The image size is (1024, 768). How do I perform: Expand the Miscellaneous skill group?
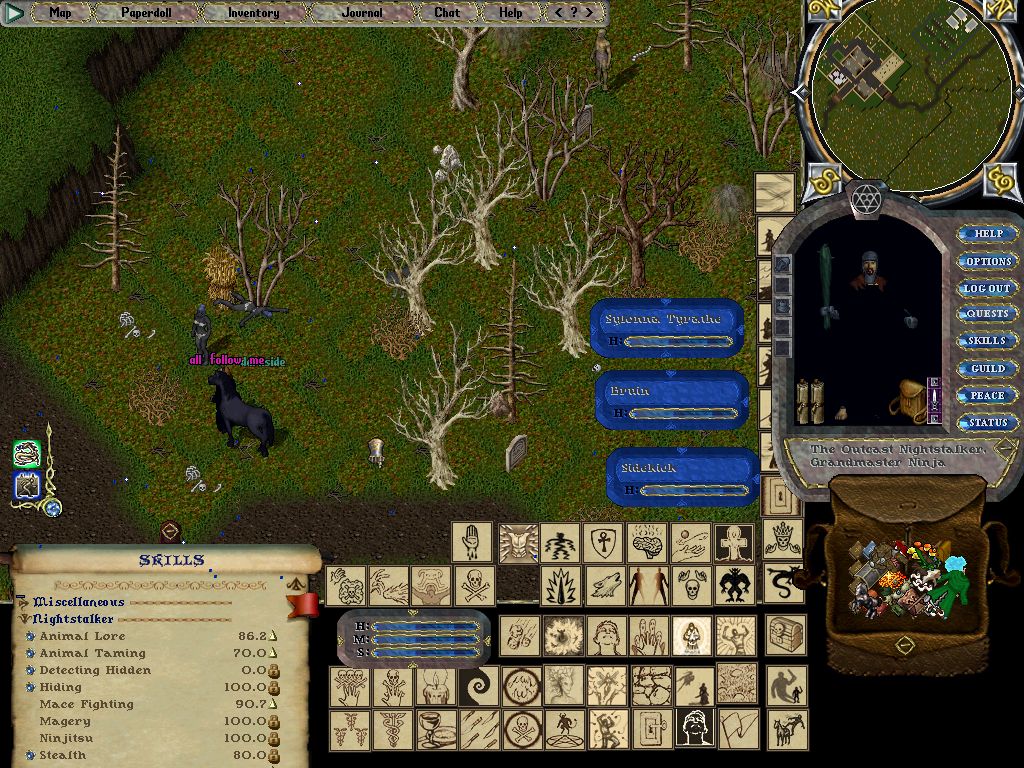pyautogui.click(x=22, y=602)
